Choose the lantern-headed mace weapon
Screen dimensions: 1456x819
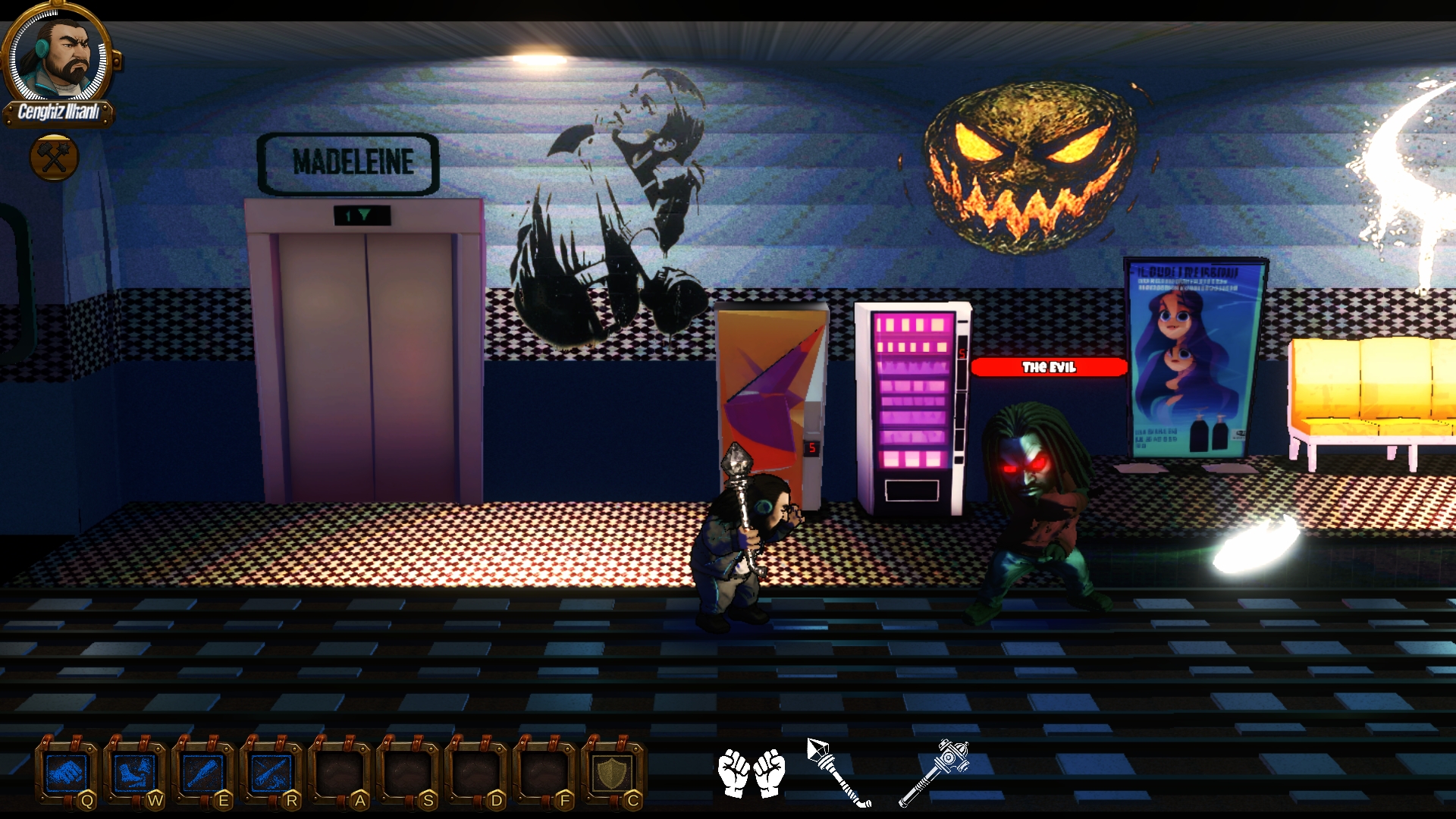tap(935, 772)
